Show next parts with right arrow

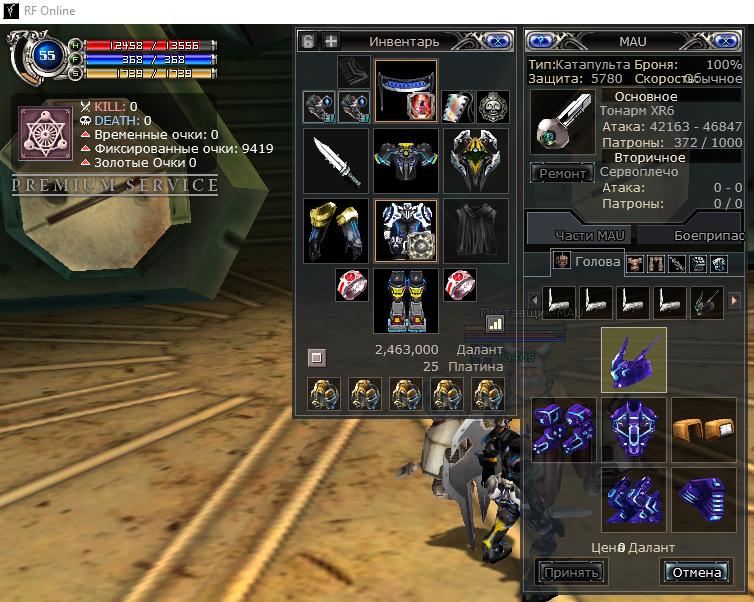tap(736, 301)
